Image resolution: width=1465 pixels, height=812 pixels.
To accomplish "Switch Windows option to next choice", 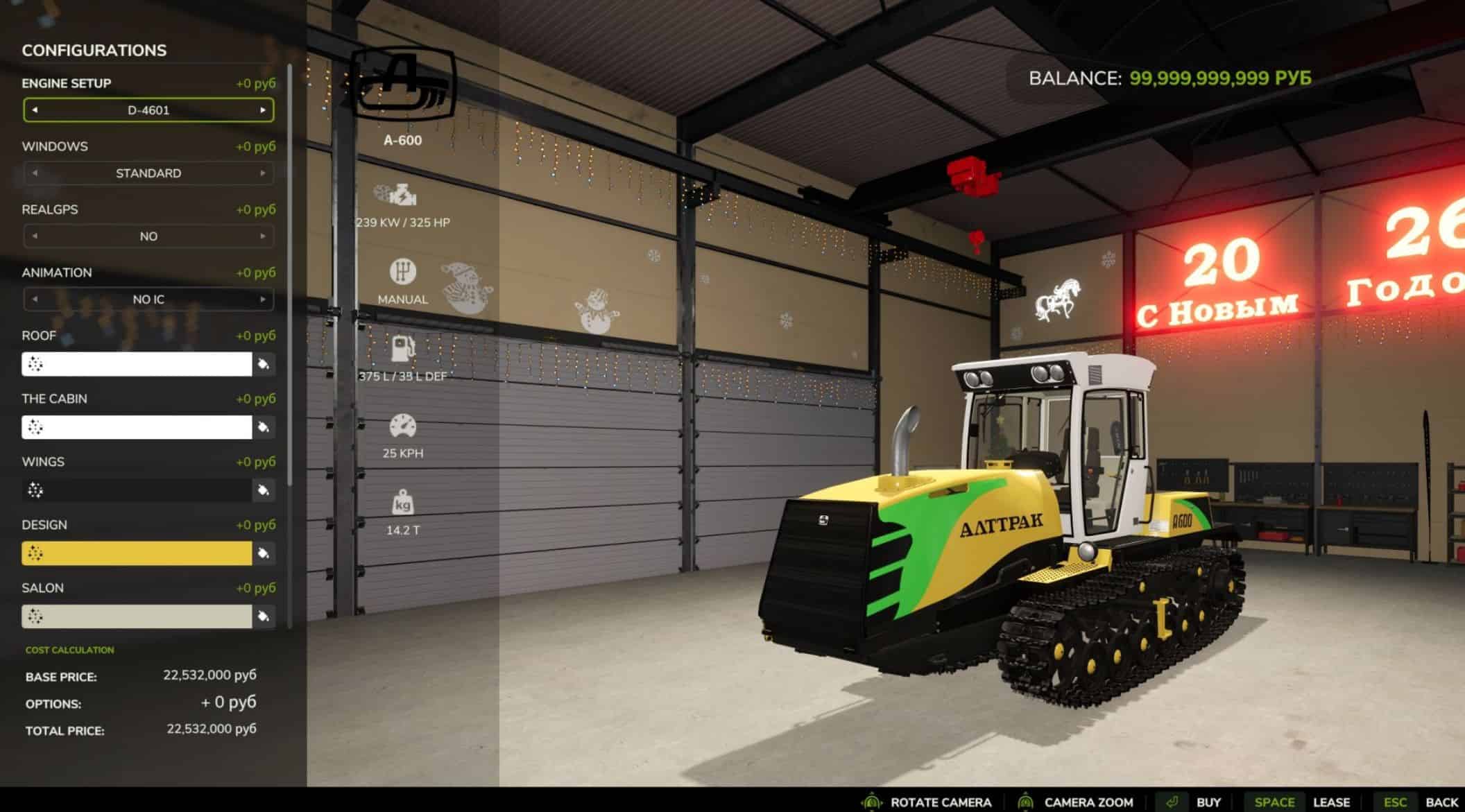I will [263, 173].
